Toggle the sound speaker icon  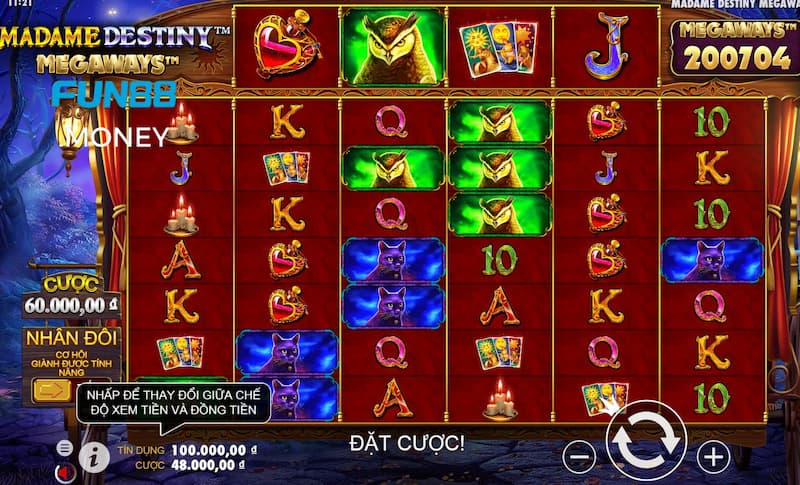tap(65, 470)
